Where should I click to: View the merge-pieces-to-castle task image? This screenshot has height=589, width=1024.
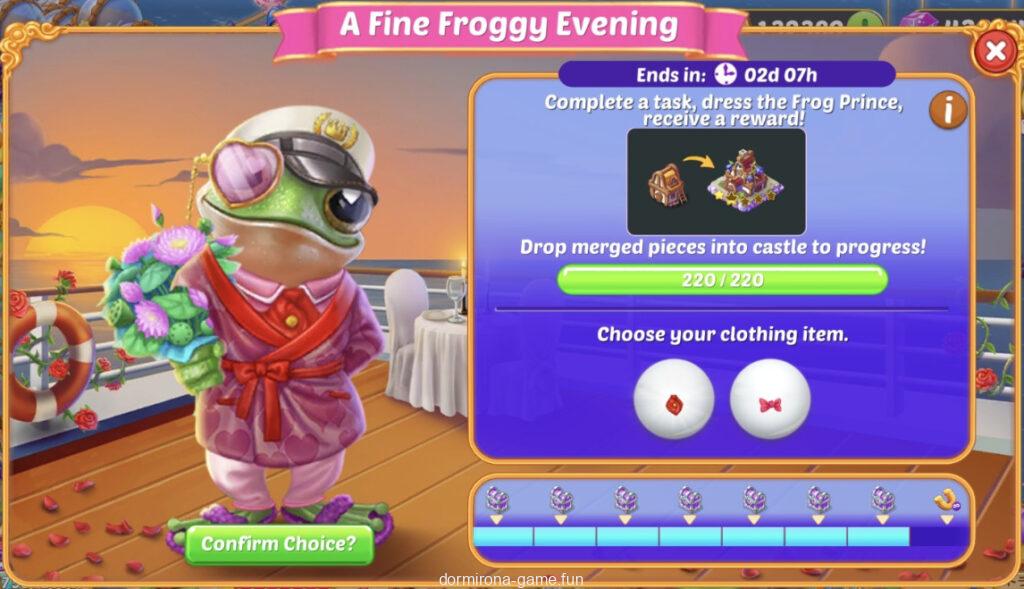tap(716, 182)
